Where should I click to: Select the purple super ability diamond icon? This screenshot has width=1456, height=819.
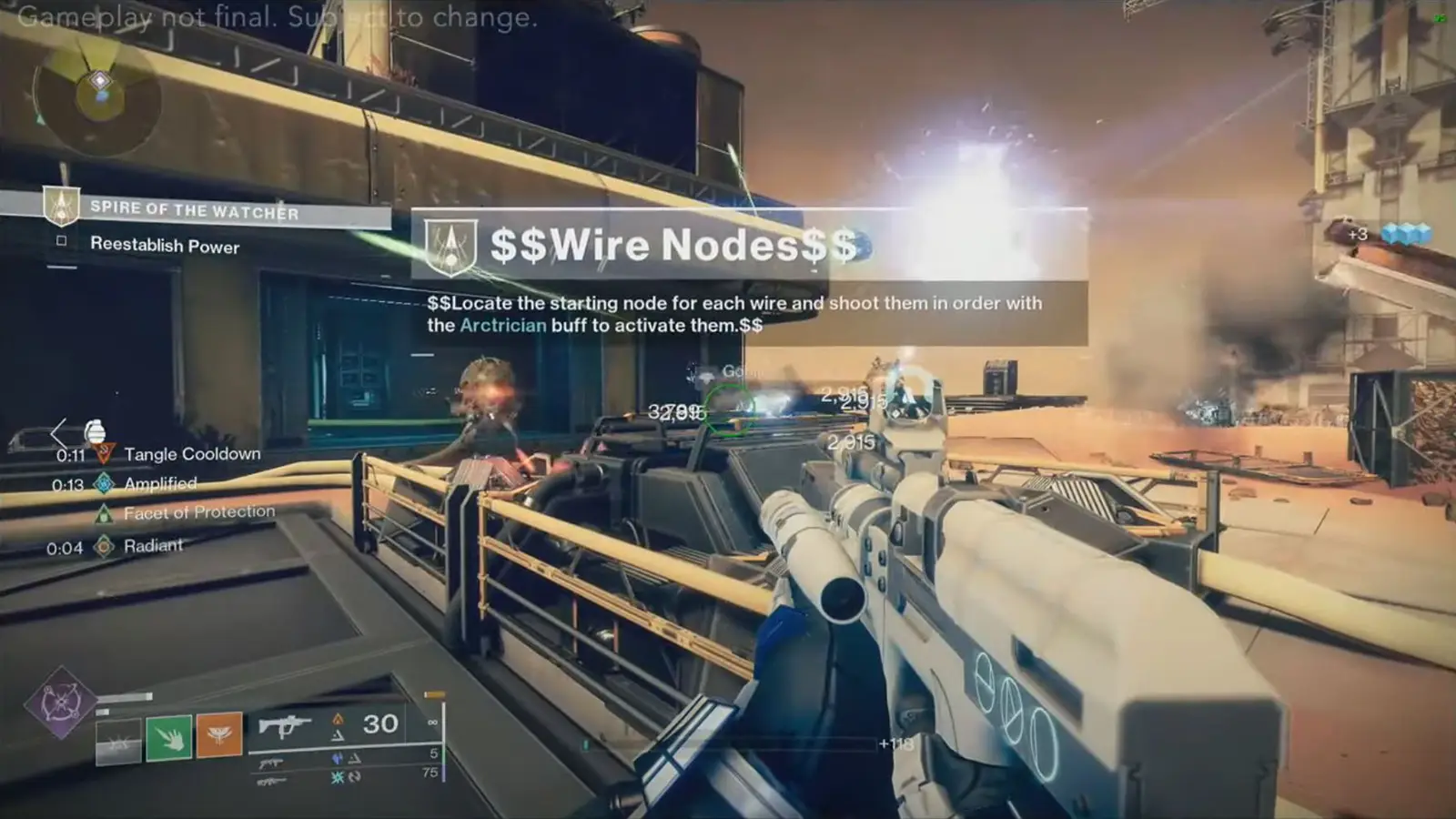pos(64,703)
